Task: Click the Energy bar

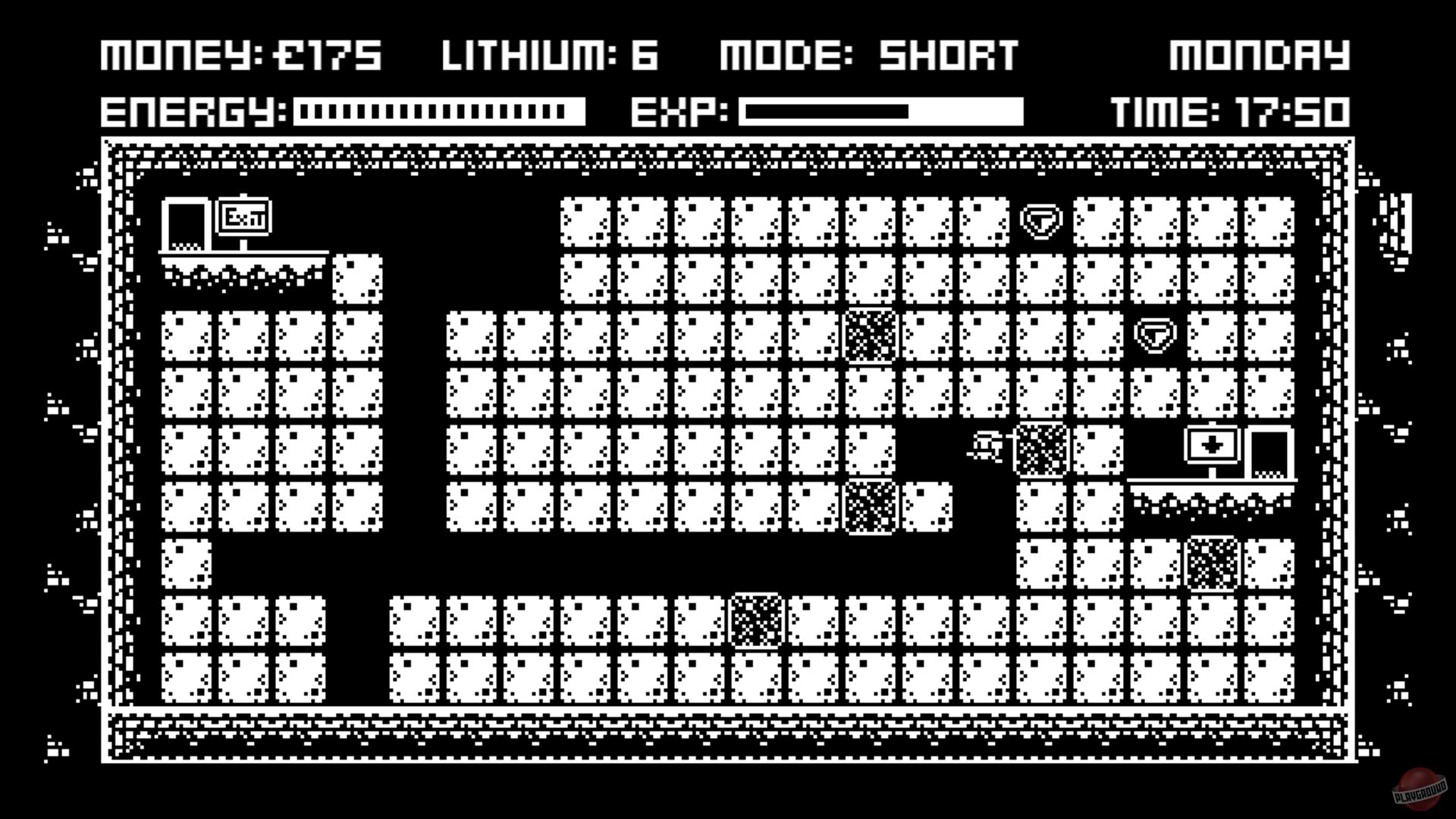Action: click(440, 112)
